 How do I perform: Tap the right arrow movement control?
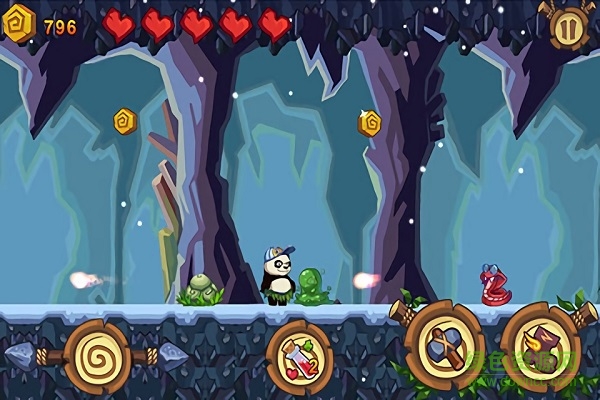[x=173, y=356]
